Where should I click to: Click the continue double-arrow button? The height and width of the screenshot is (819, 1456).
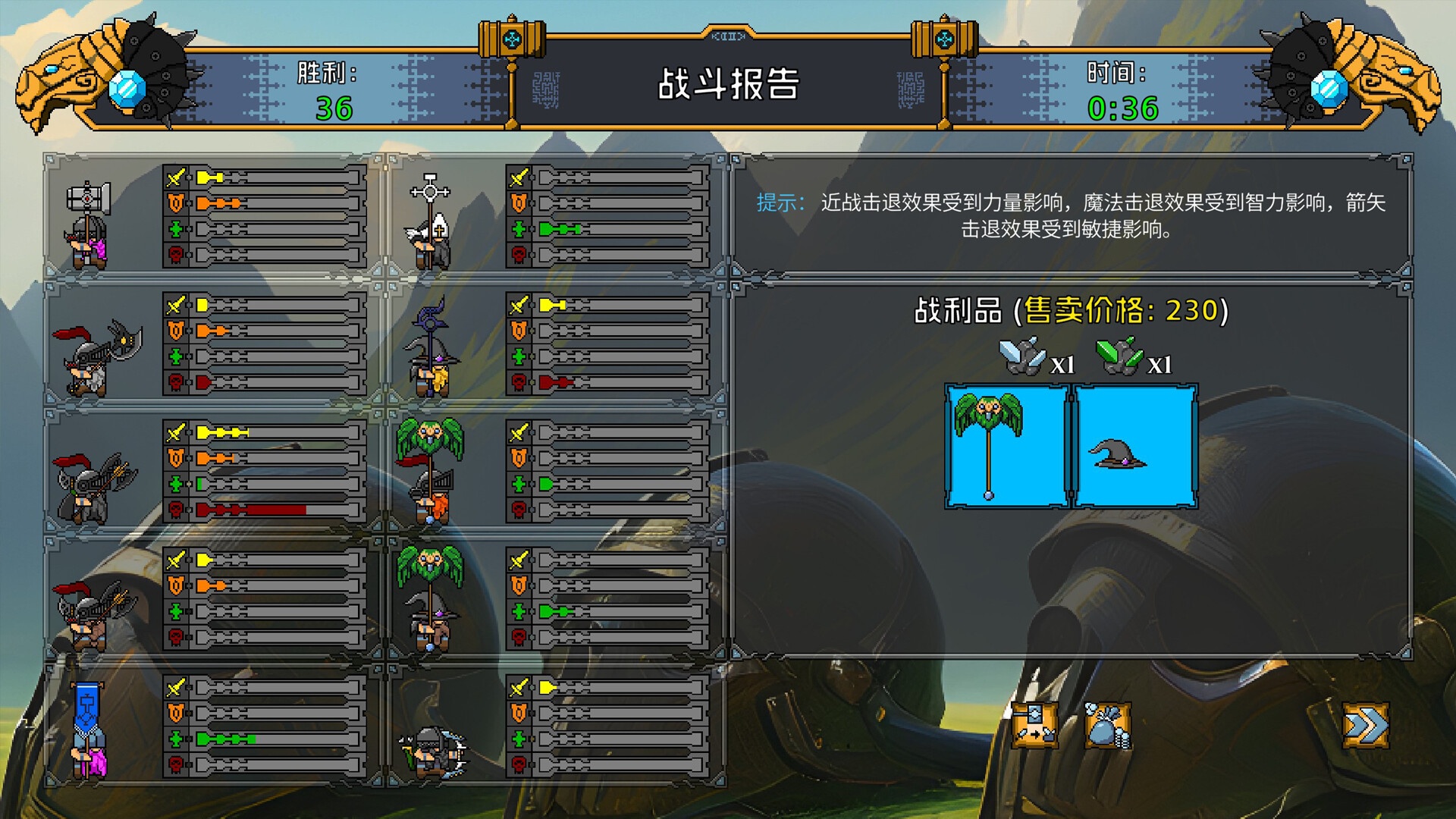1367,724
